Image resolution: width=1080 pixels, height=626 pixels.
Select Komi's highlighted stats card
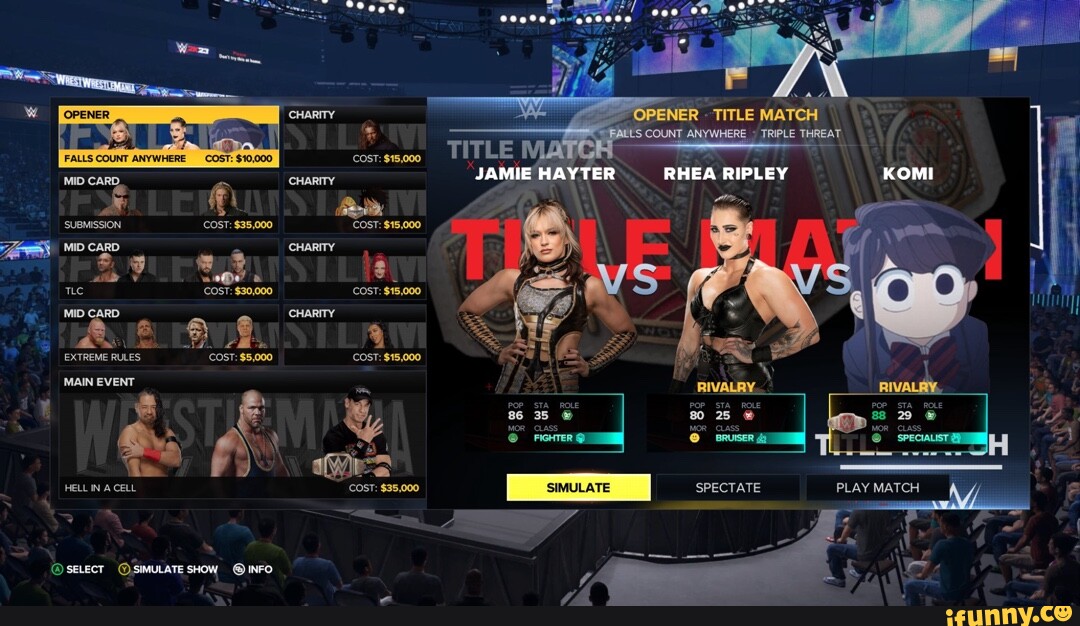tap(908, 422)
